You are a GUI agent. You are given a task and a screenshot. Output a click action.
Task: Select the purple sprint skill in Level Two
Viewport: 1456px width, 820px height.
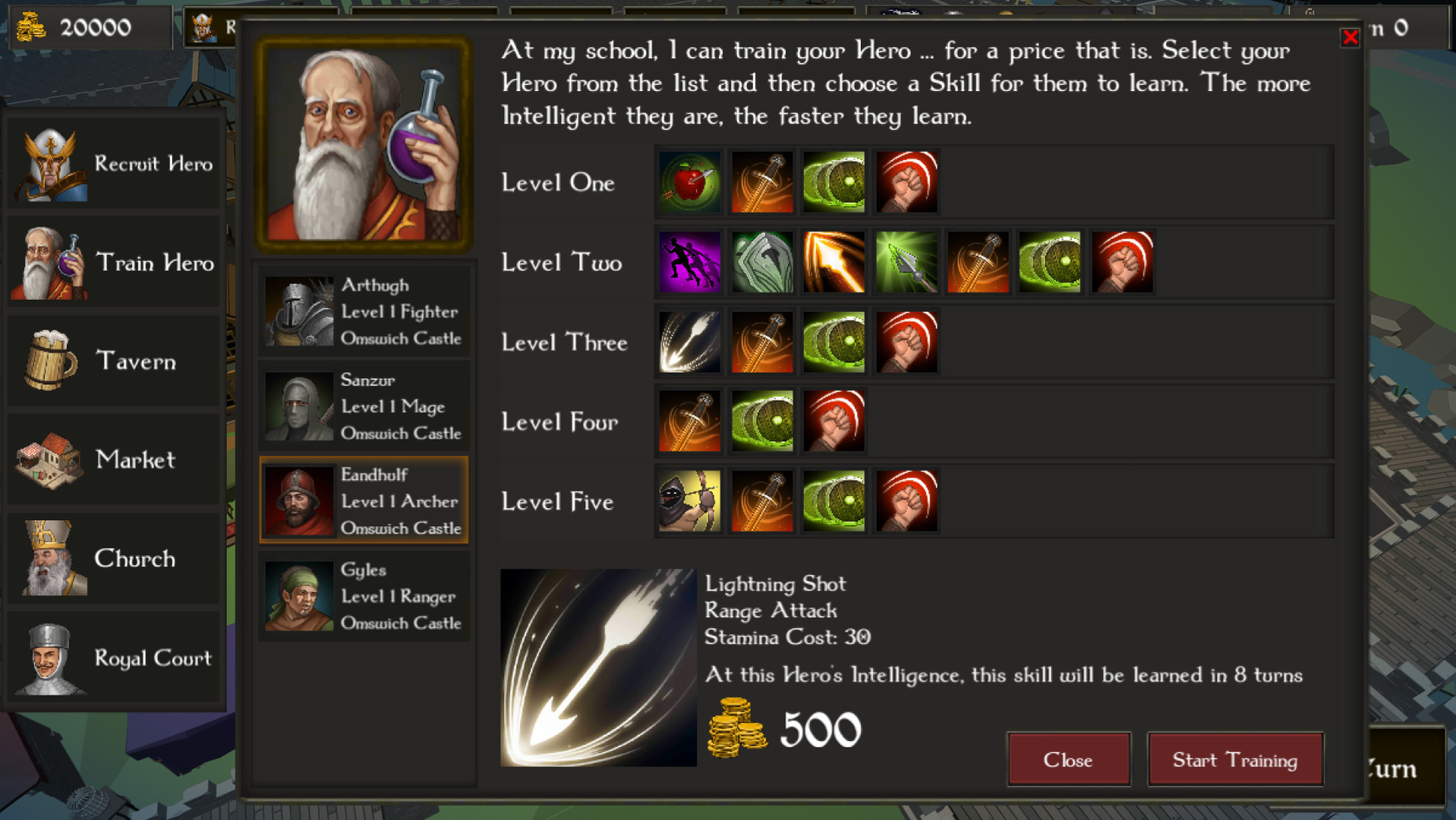688,261
